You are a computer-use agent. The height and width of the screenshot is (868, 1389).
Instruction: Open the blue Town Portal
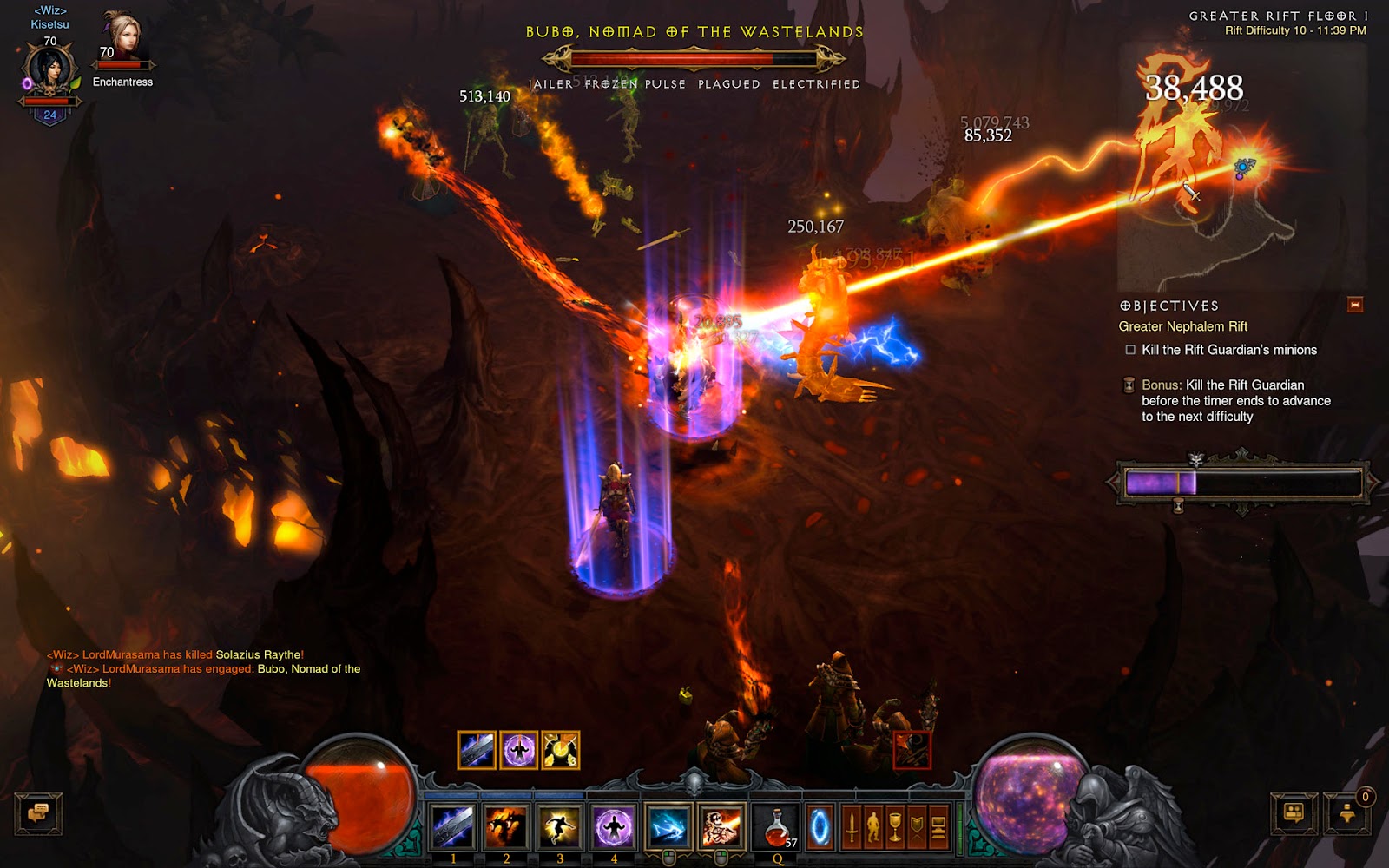coord(820,828)
